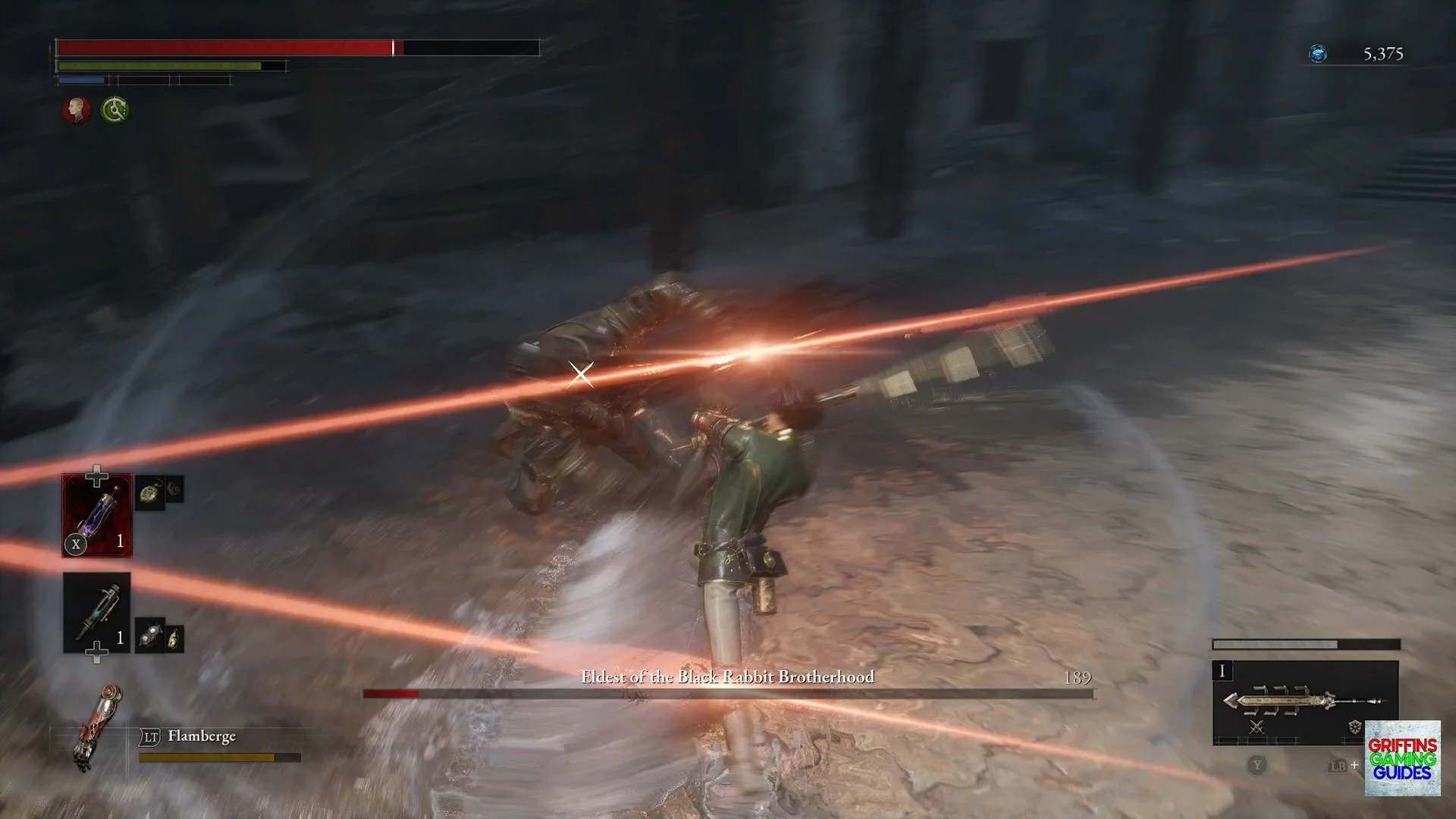
Task: Click the blue Ergo currency icon
Action: (1318, 54)
